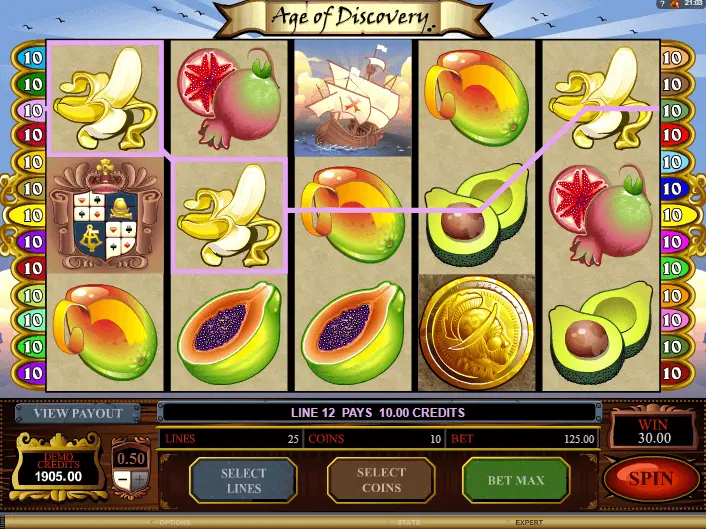
Task: Show the VIEW PAYOUT table
Action: [x=78, y=413]
